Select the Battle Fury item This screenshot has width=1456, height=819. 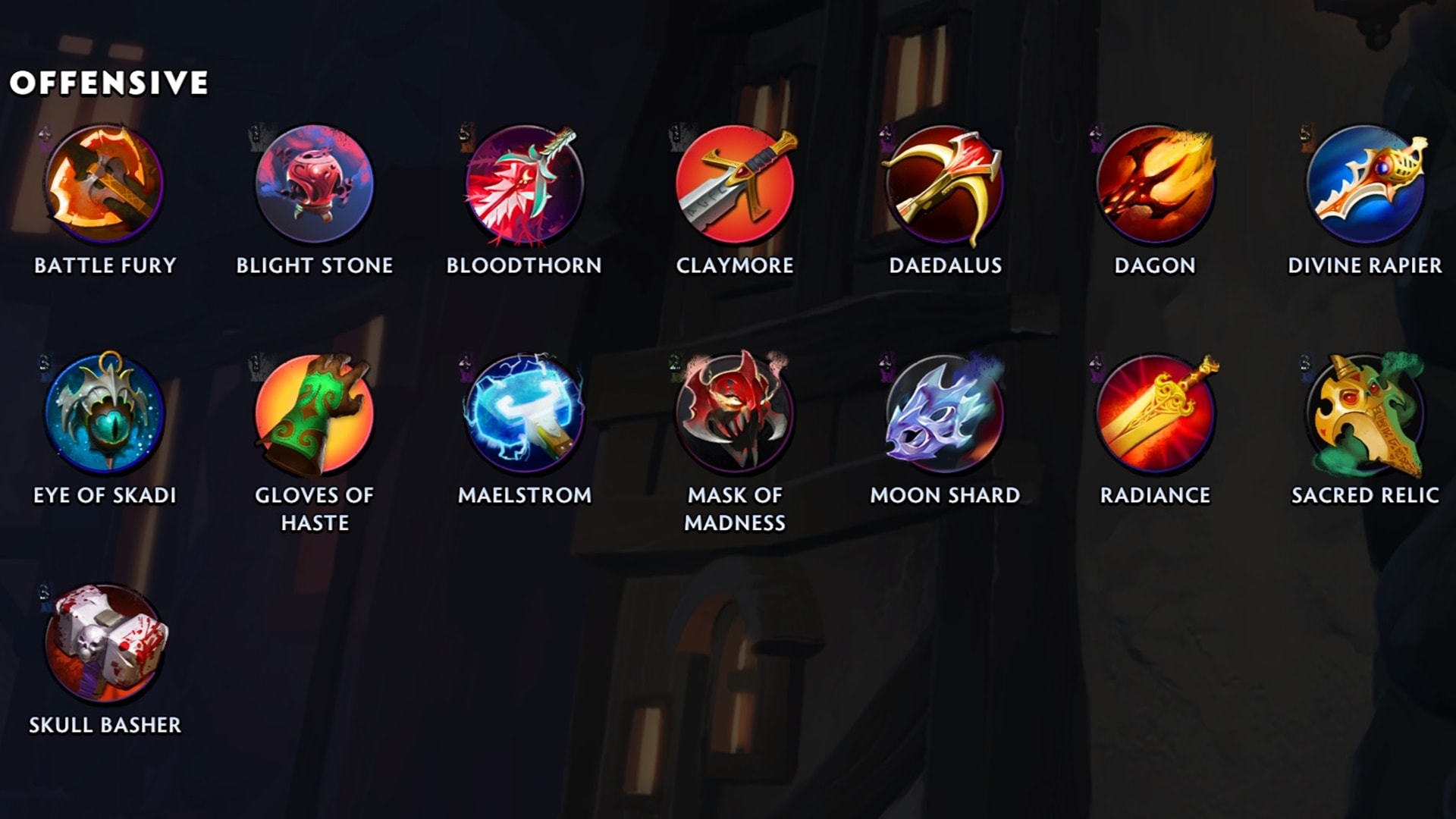pos(105,184)
